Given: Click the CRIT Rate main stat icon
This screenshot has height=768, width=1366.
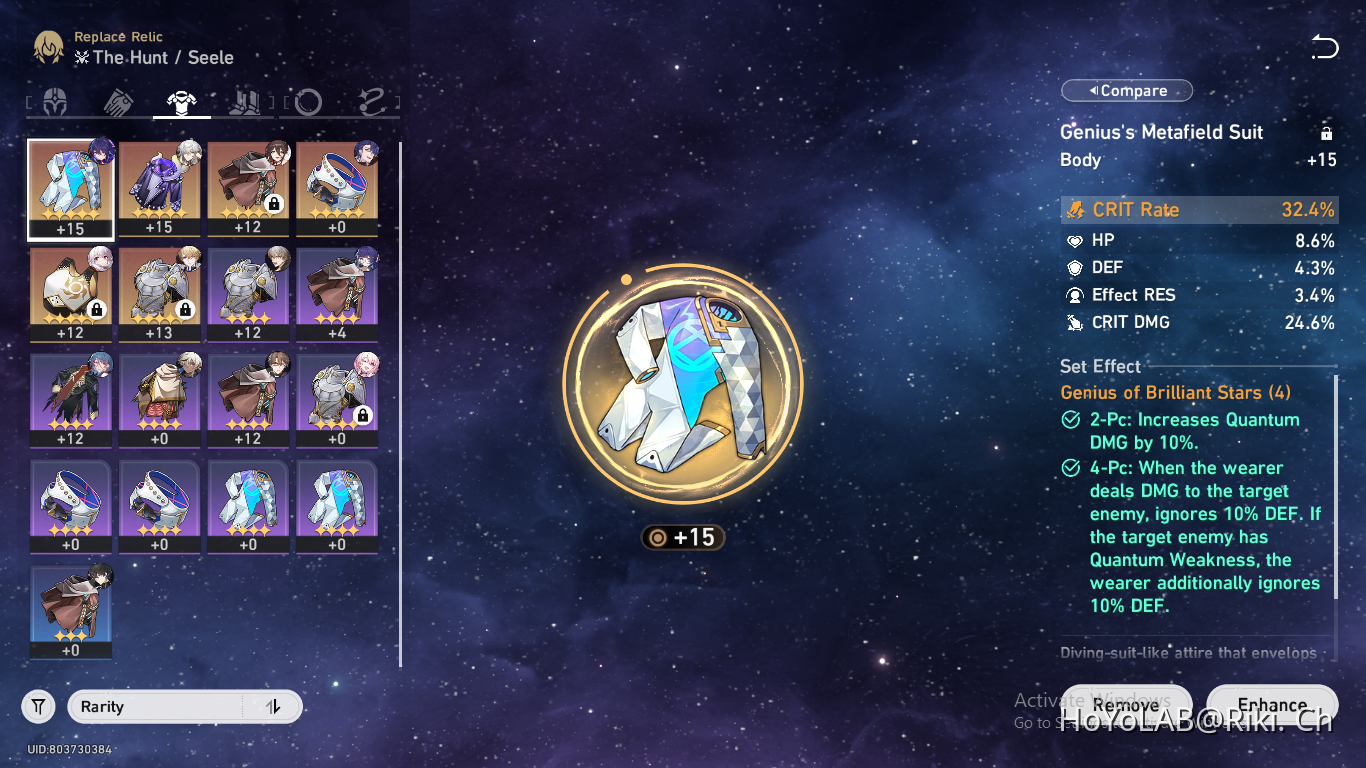Looking at the screenshot, I should click(x=1074, y=210).
